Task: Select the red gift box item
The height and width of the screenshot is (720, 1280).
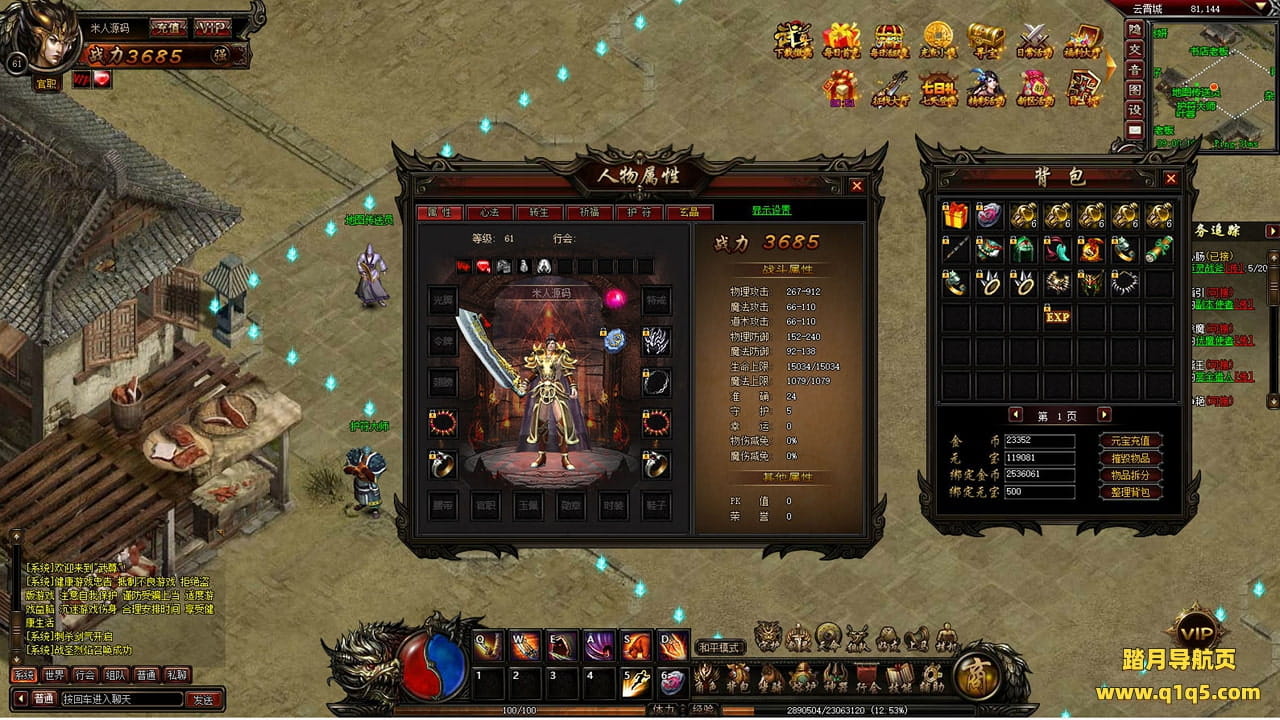Action: (x=955, y=215)
